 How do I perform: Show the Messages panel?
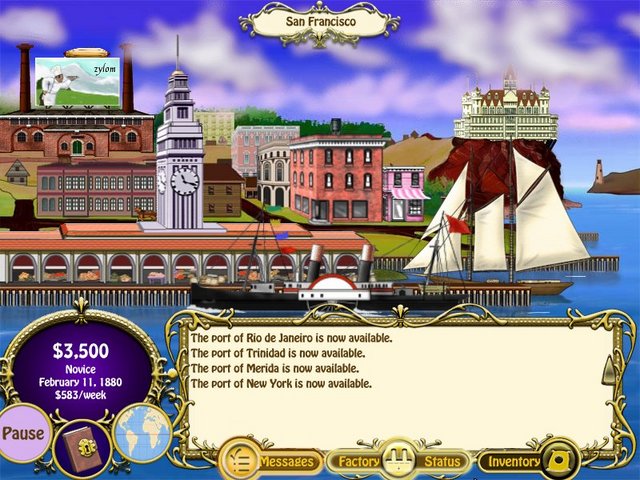tap(288, 462)
